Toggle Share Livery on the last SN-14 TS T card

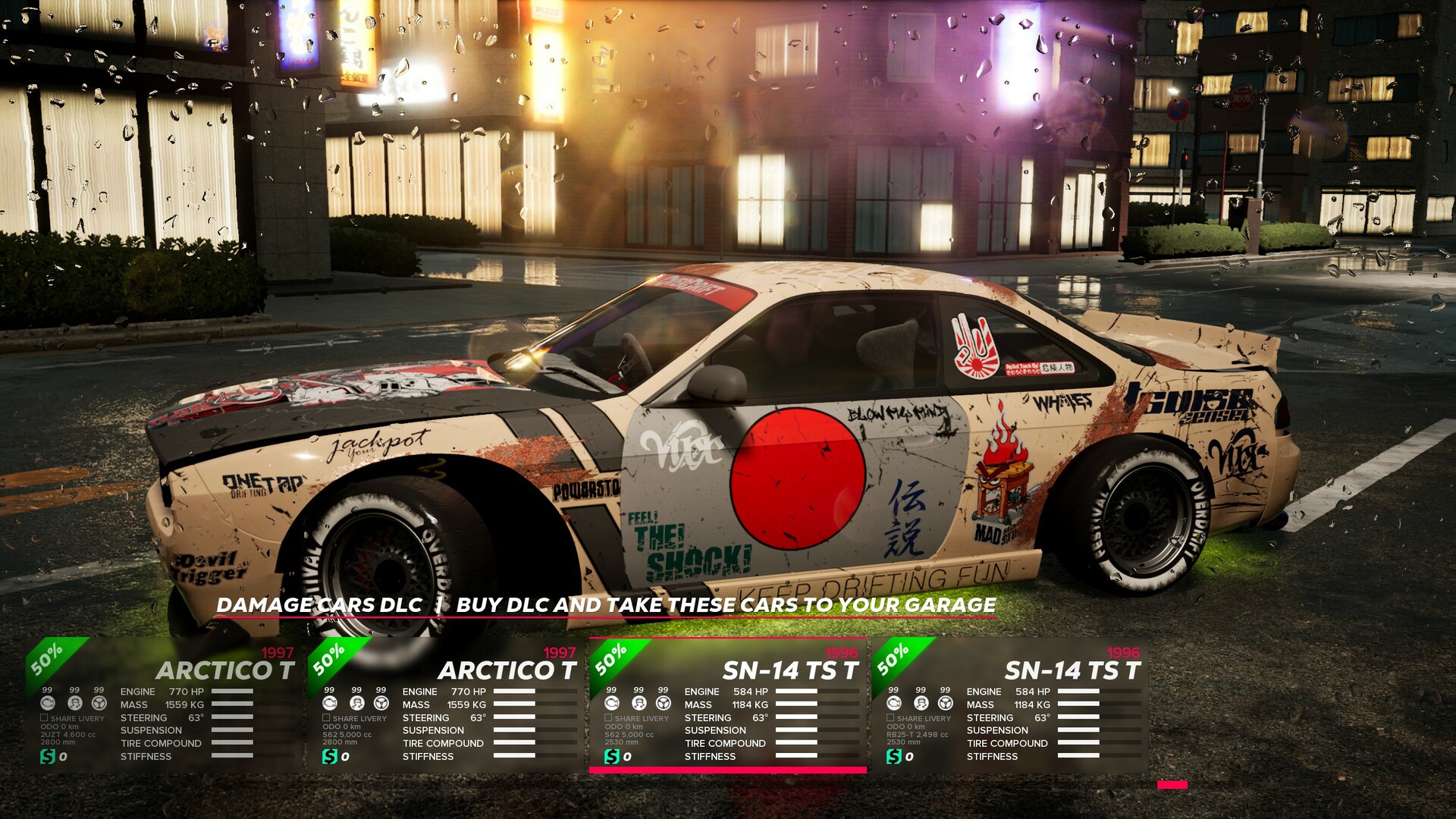(889, 717)
